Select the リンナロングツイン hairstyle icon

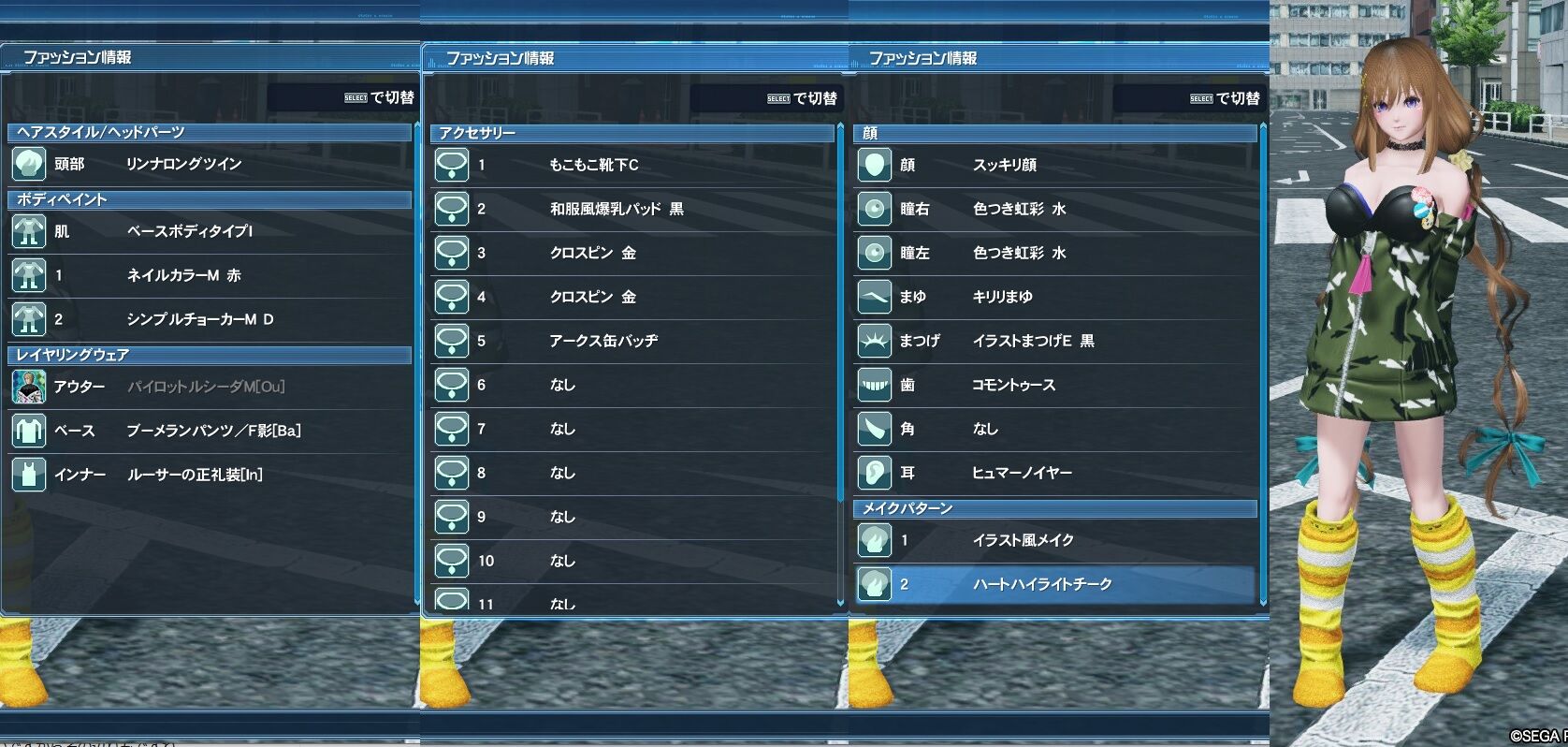pos(29,164)
